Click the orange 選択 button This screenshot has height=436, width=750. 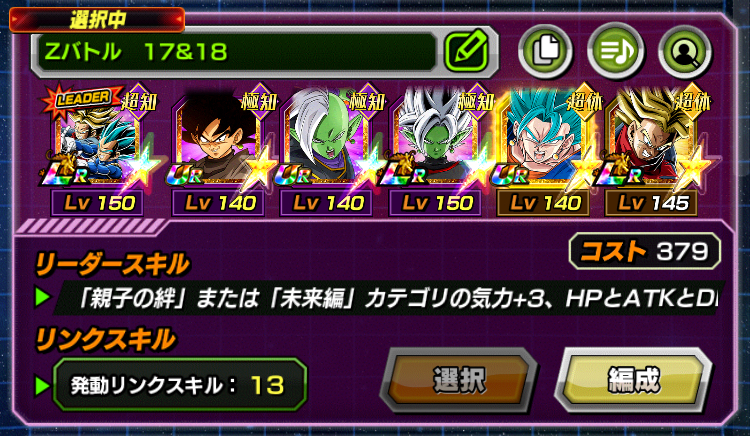[459, 381]
